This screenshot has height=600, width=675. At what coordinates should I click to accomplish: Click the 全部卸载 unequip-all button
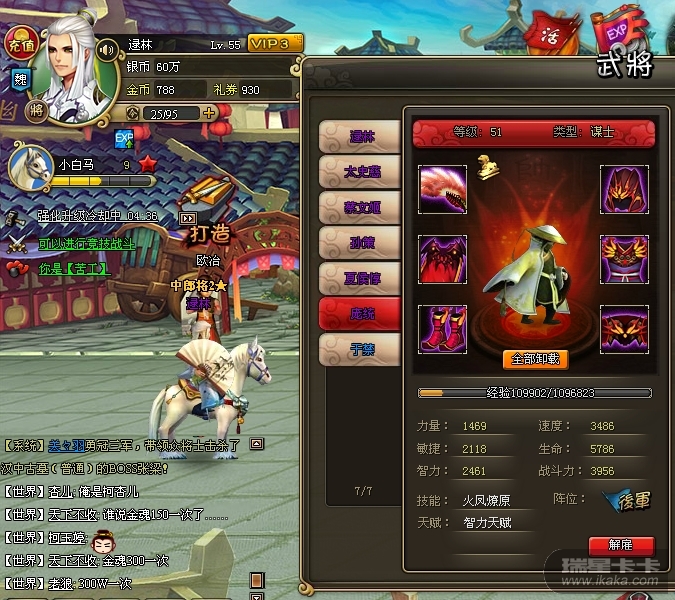coord(535,359)
